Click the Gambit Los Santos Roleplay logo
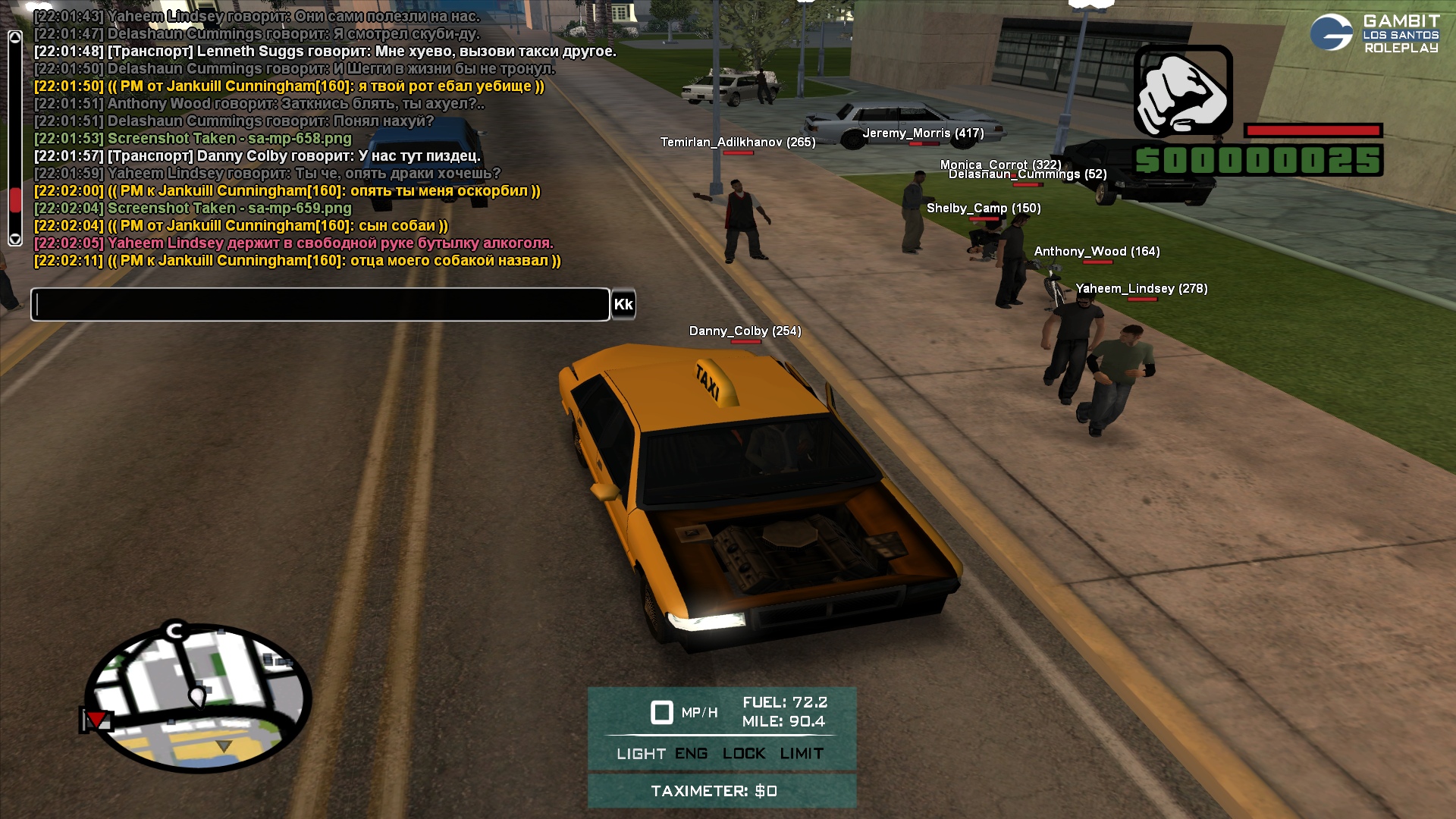Screen dimensions: 1456x819 click(1374, 33)
